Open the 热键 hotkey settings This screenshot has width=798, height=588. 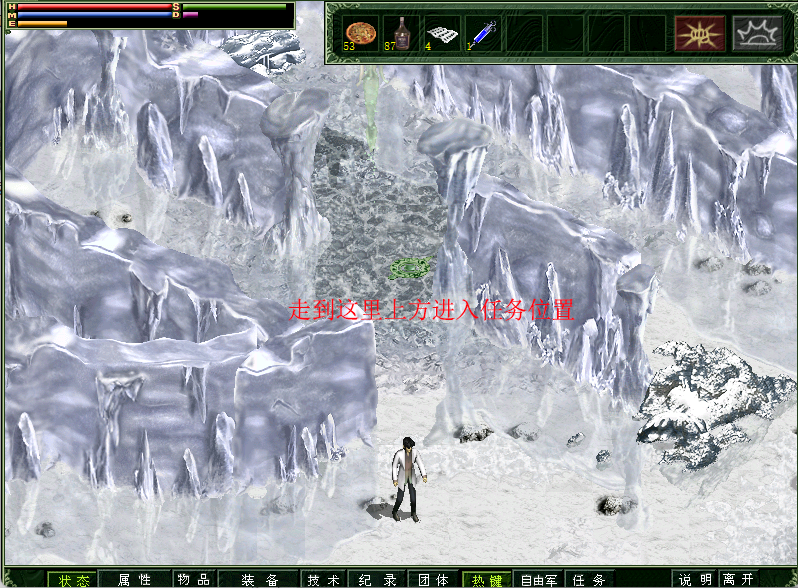(x=487, y=579)
